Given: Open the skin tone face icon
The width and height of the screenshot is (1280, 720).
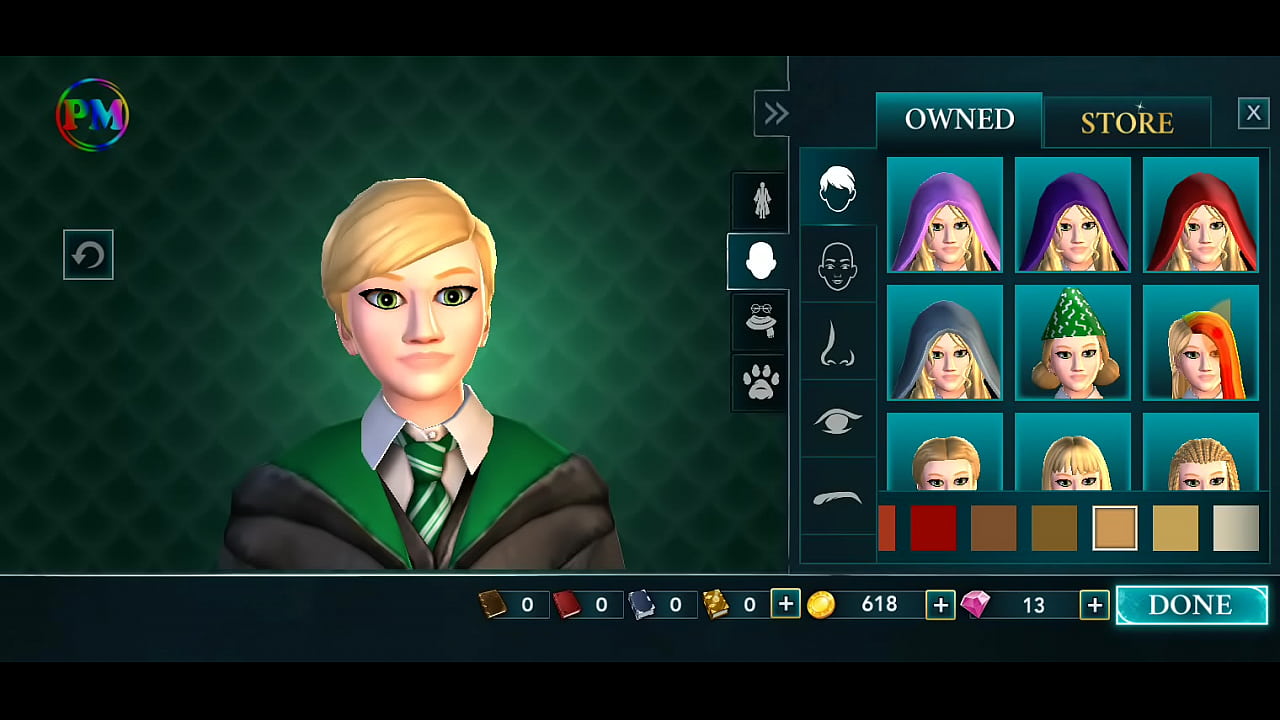Looking at the screenshot, I should [x=838, y=264].
